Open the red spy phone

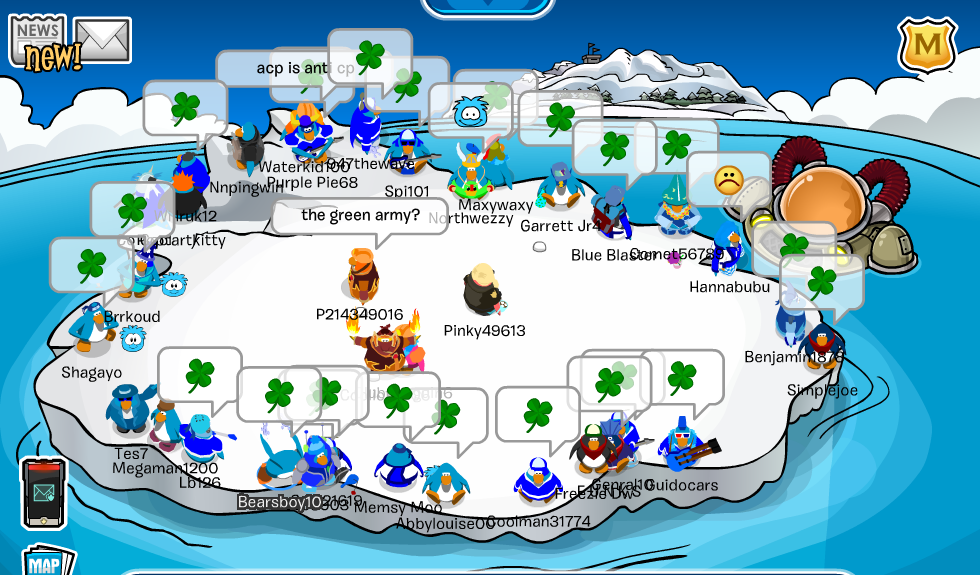tap(44, 492)
